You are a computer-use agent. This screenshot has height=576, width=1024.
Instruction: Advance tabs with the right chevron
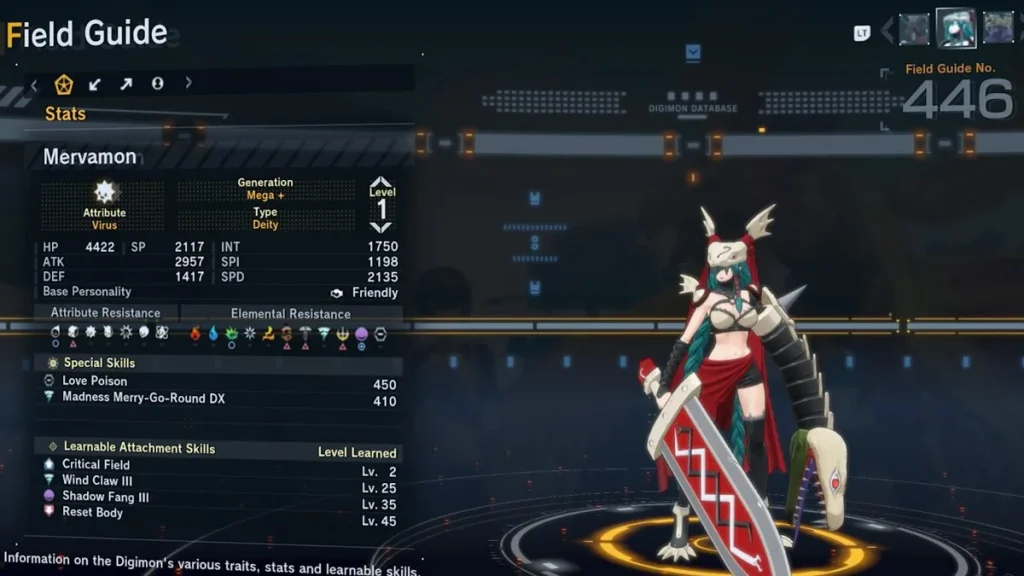click(188, 84)
